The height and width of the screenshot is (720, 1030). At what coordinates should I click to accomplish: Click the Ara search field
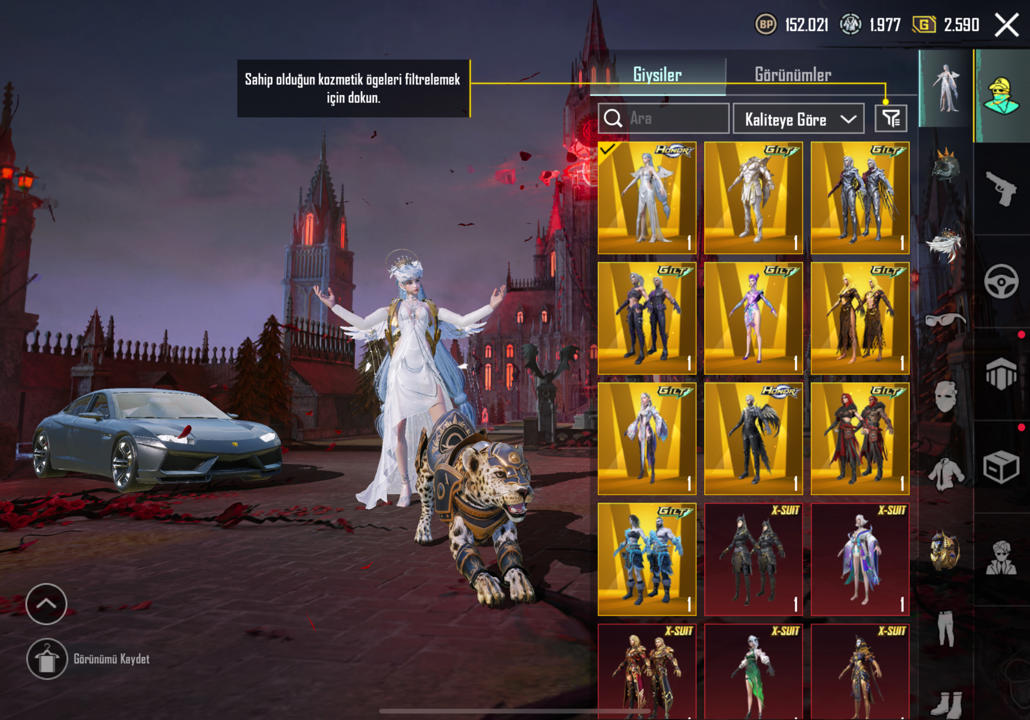(664, 119)
